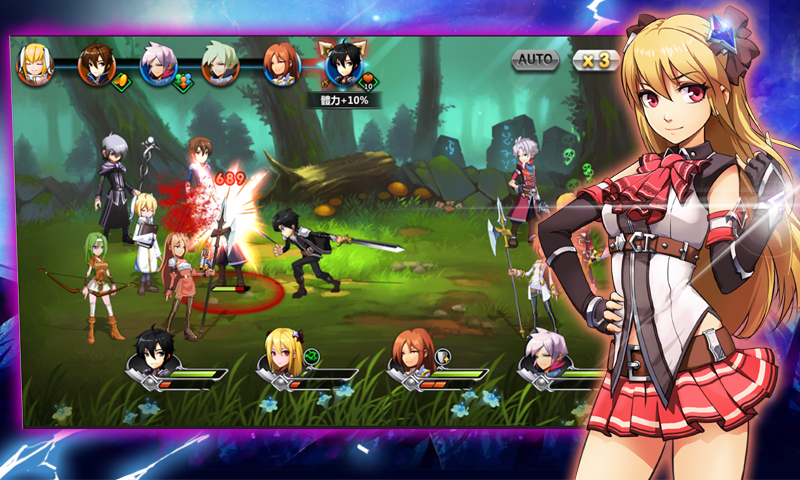Image resolution: width=800 pixels, height=480 pixels.
Task: Select the orange-haired turn-order portrait
Action: tap(282, 66)
